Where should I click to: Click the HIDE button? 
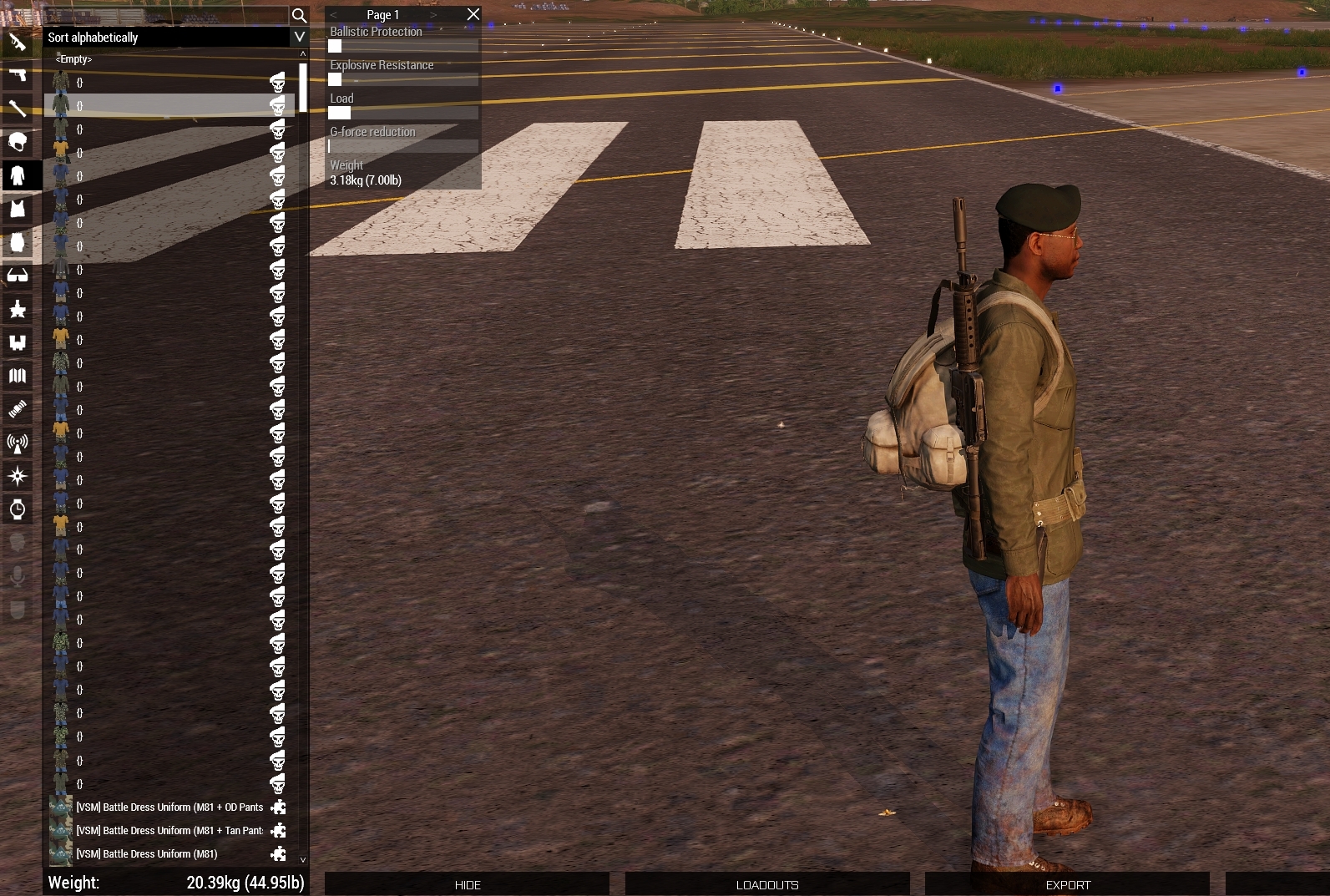point(466,884)
